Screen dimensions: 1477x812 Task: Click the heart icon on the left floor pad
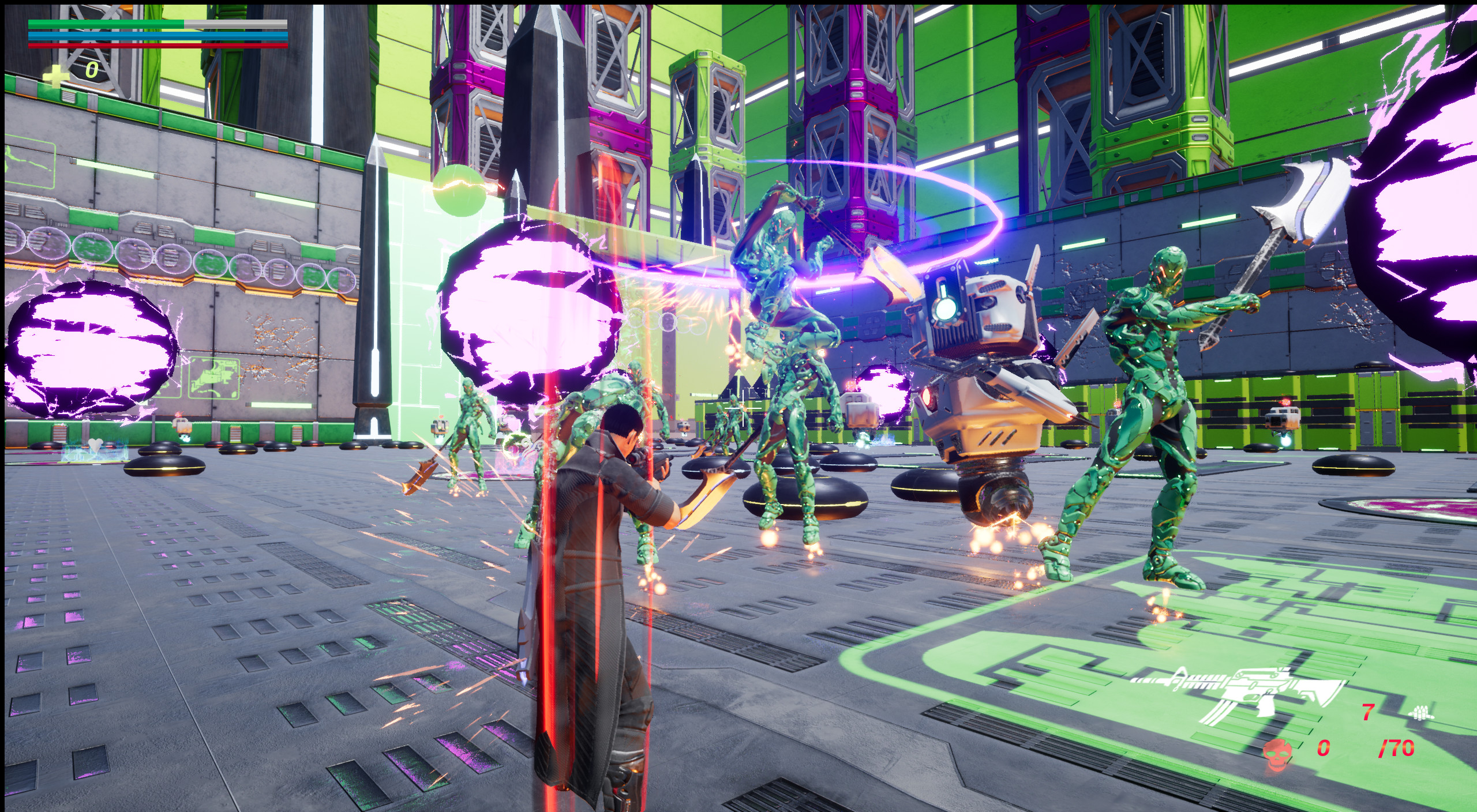pos(96,445)
